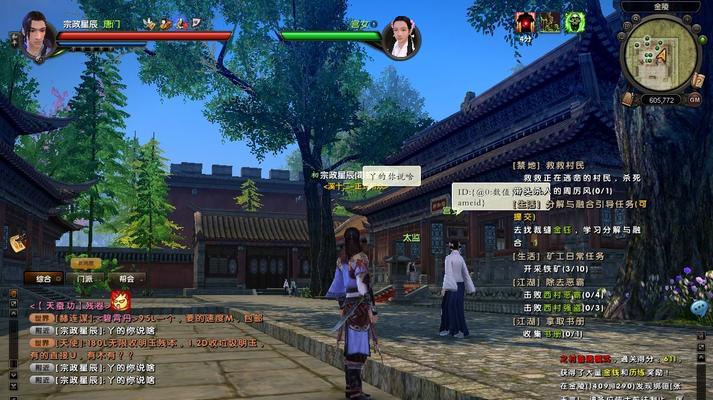
Task: Select the 帮会 chat tab
Action: tap(125, 279)
